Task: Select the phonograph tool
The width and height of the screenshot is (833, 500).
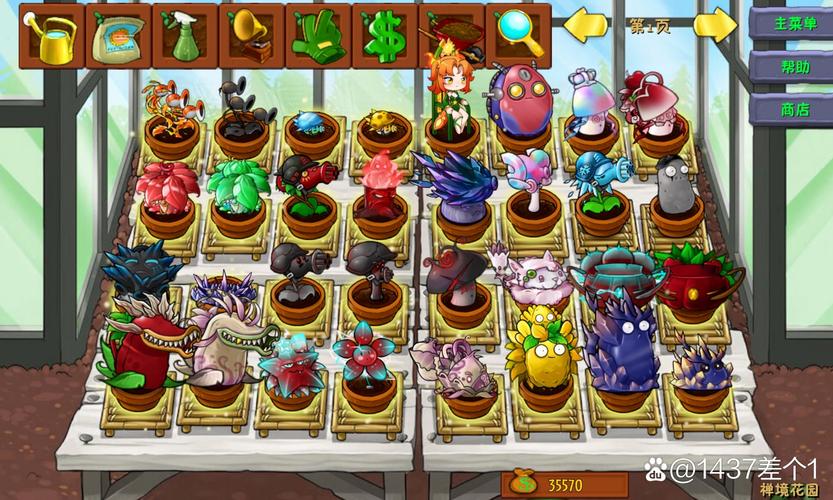Action: point(251,36)
